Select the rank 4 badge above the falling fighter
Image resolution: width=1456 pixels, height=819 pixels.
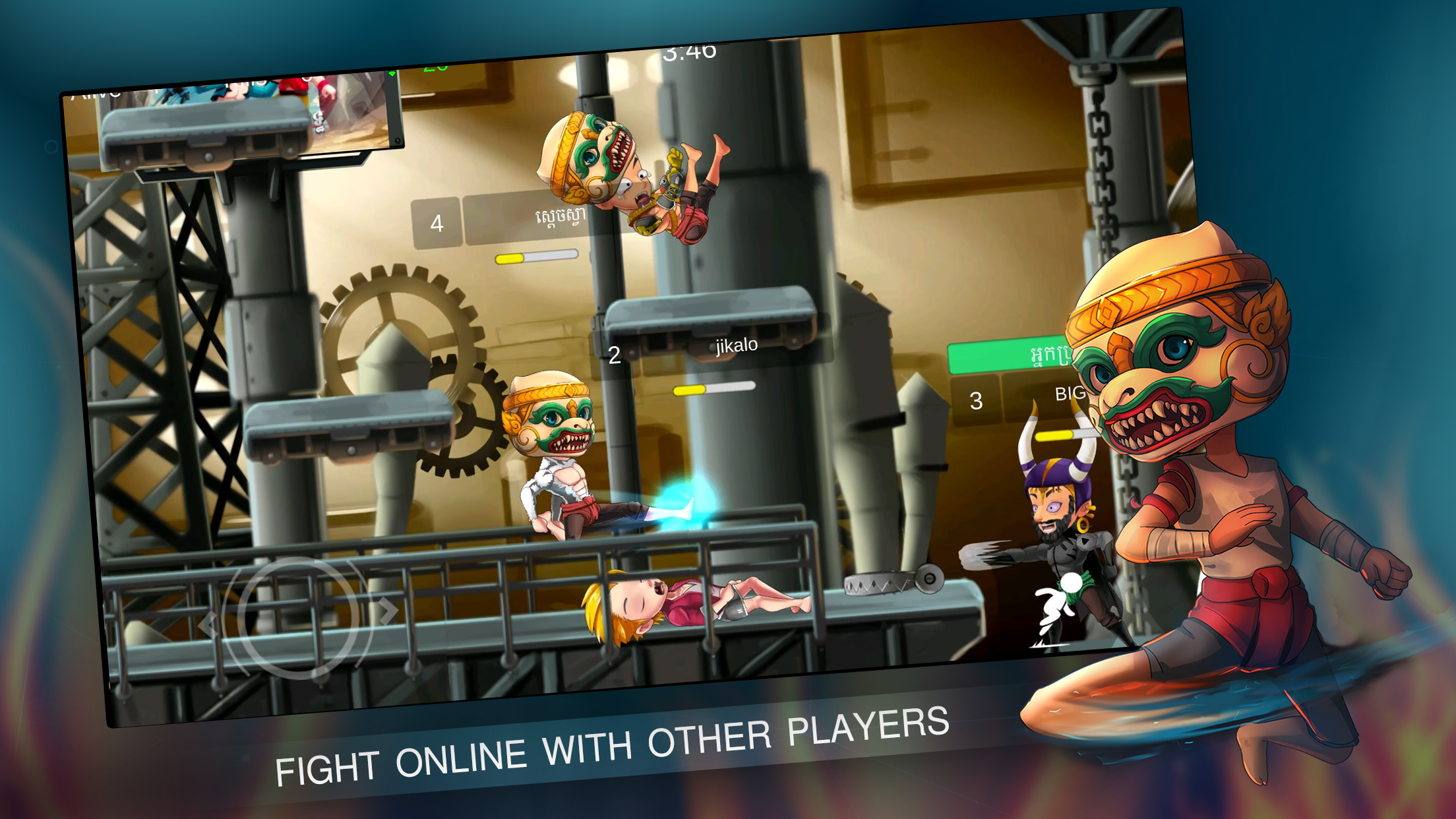coord(437,224)
